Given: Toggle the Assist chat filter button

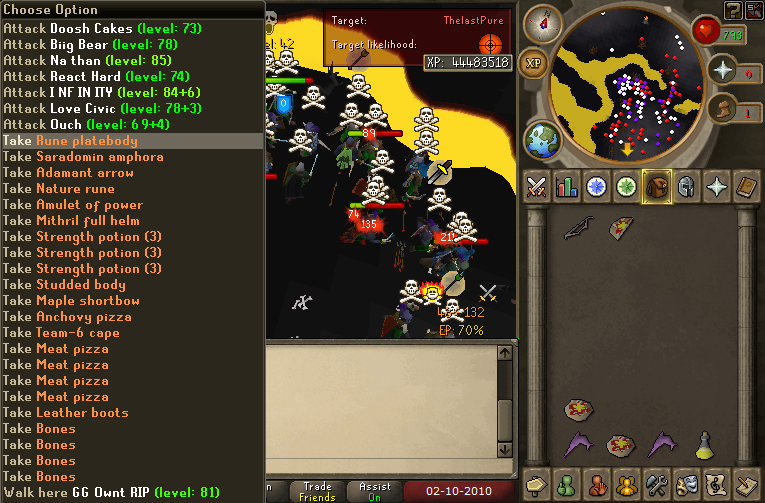Looking at the screenshot, I should [x=375, y=492].
